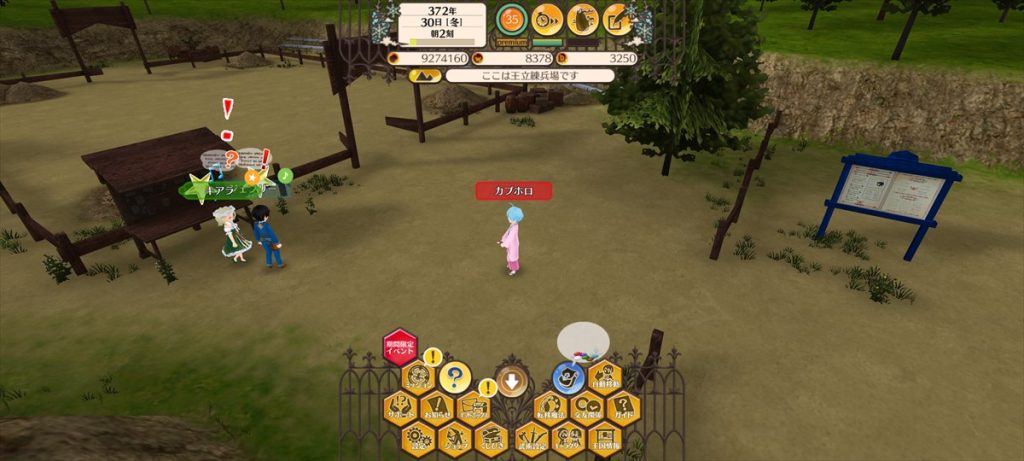
Task: Open the pencil note icon
Action: click(619, 19)
